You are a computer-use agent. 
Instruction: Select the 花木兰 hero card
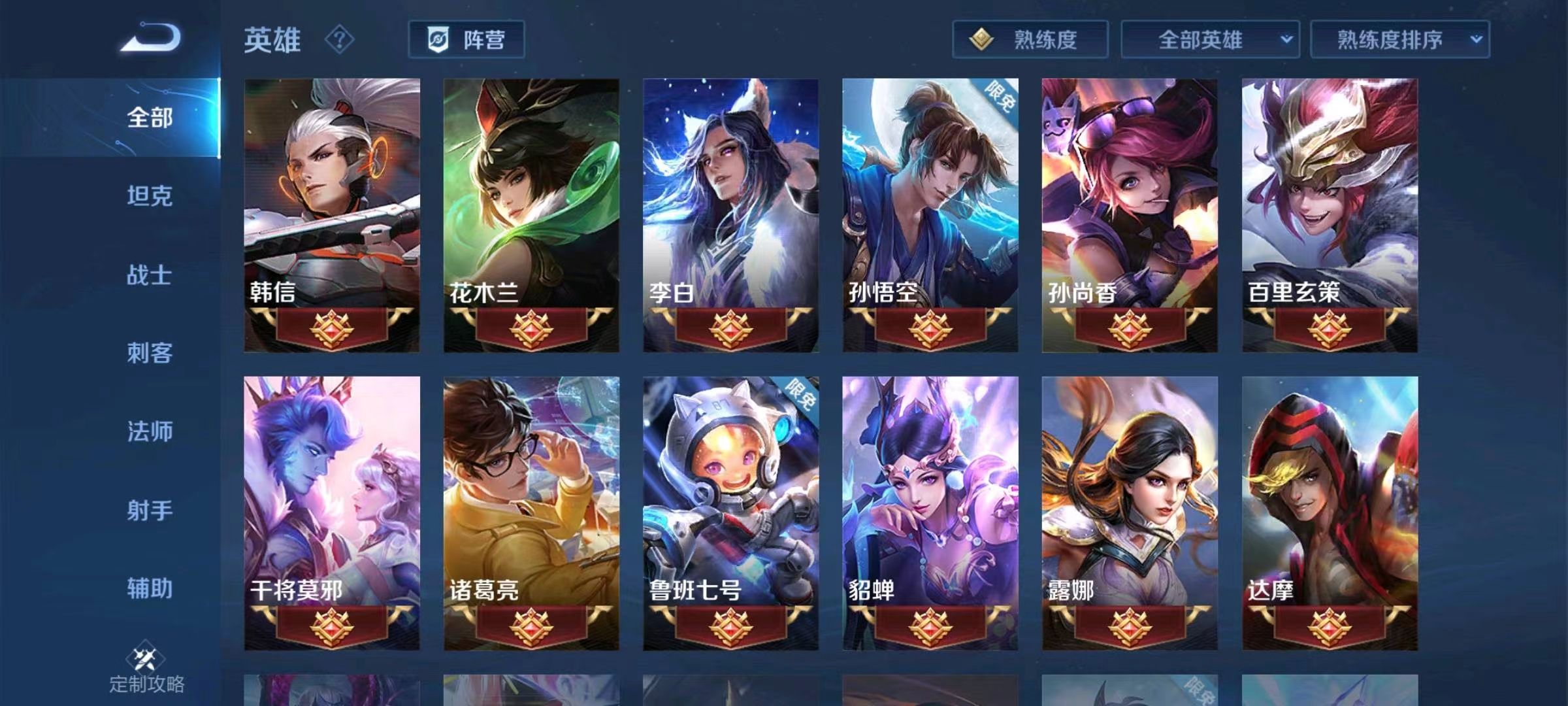pyautogui.click(x=532, y=216)
